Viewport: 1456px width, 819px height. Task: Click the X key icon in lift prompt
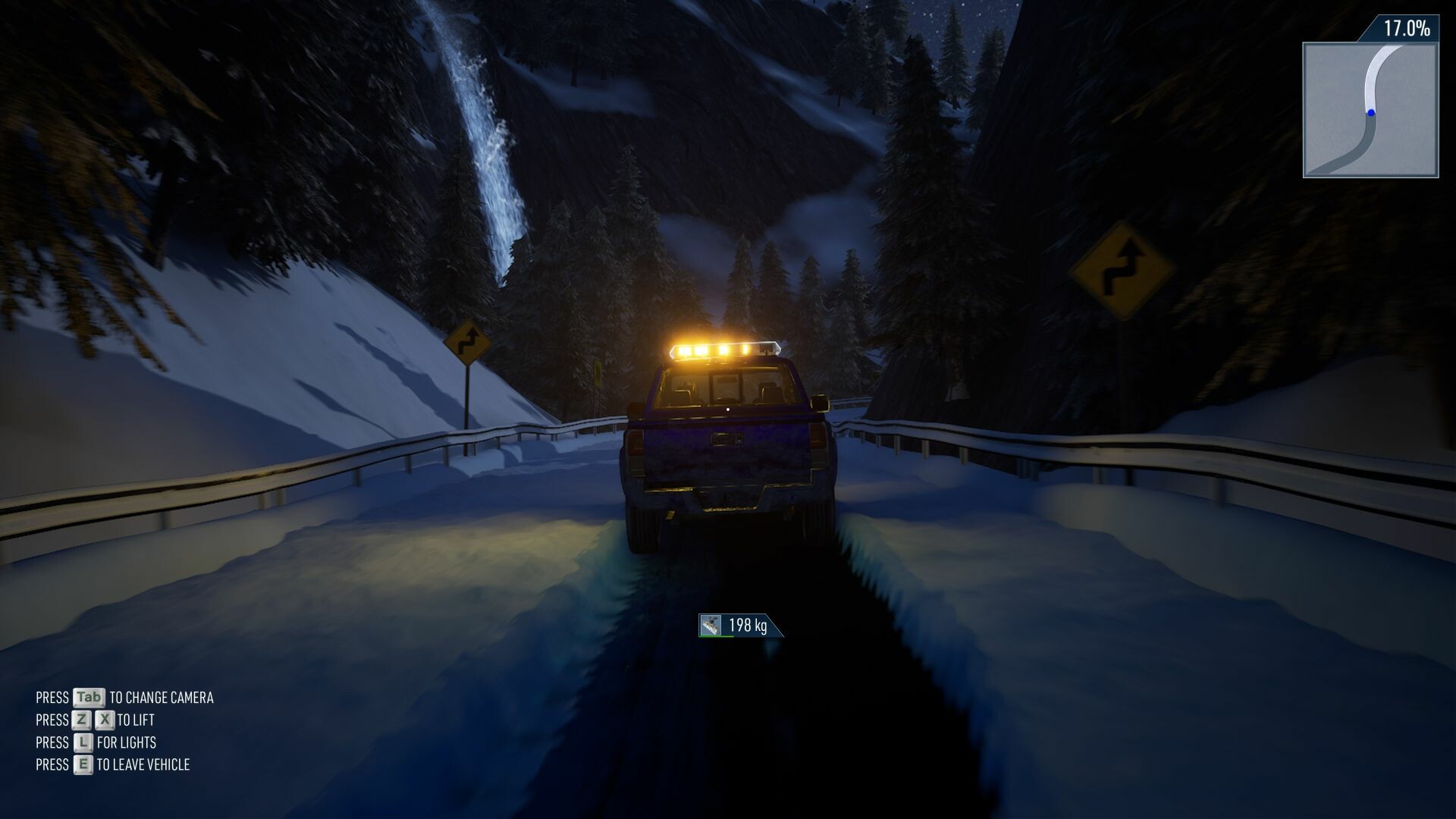[104, 720]
